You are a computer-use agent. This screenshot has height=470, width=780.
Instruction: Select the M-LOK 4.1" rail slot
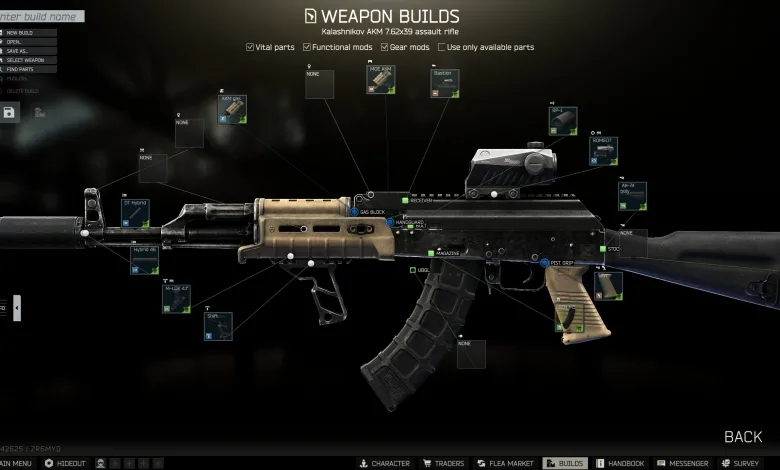pyautogui.click(x=176, y=298)
